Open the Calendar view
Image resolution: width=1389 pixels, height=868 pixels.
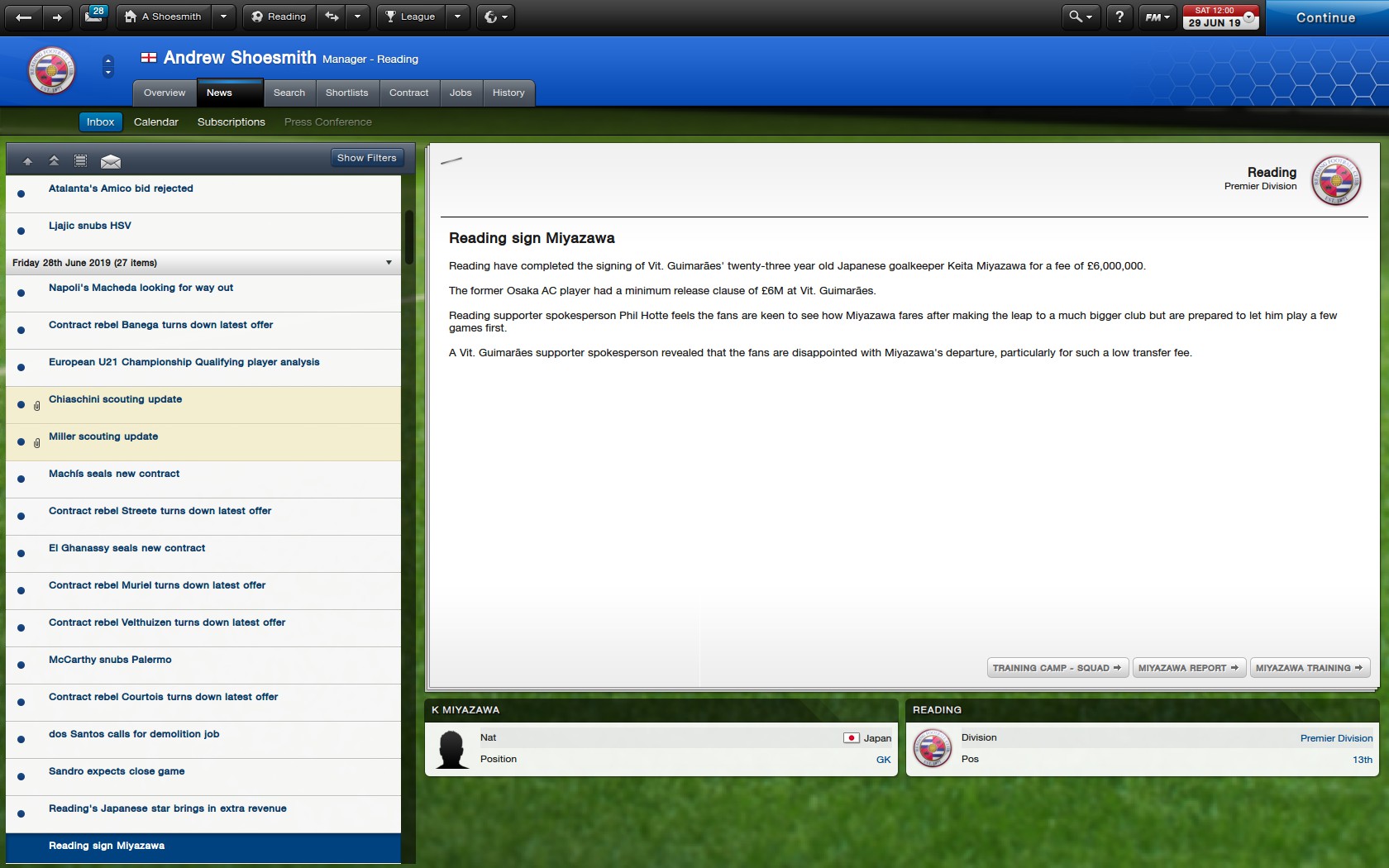click(155, 122)
